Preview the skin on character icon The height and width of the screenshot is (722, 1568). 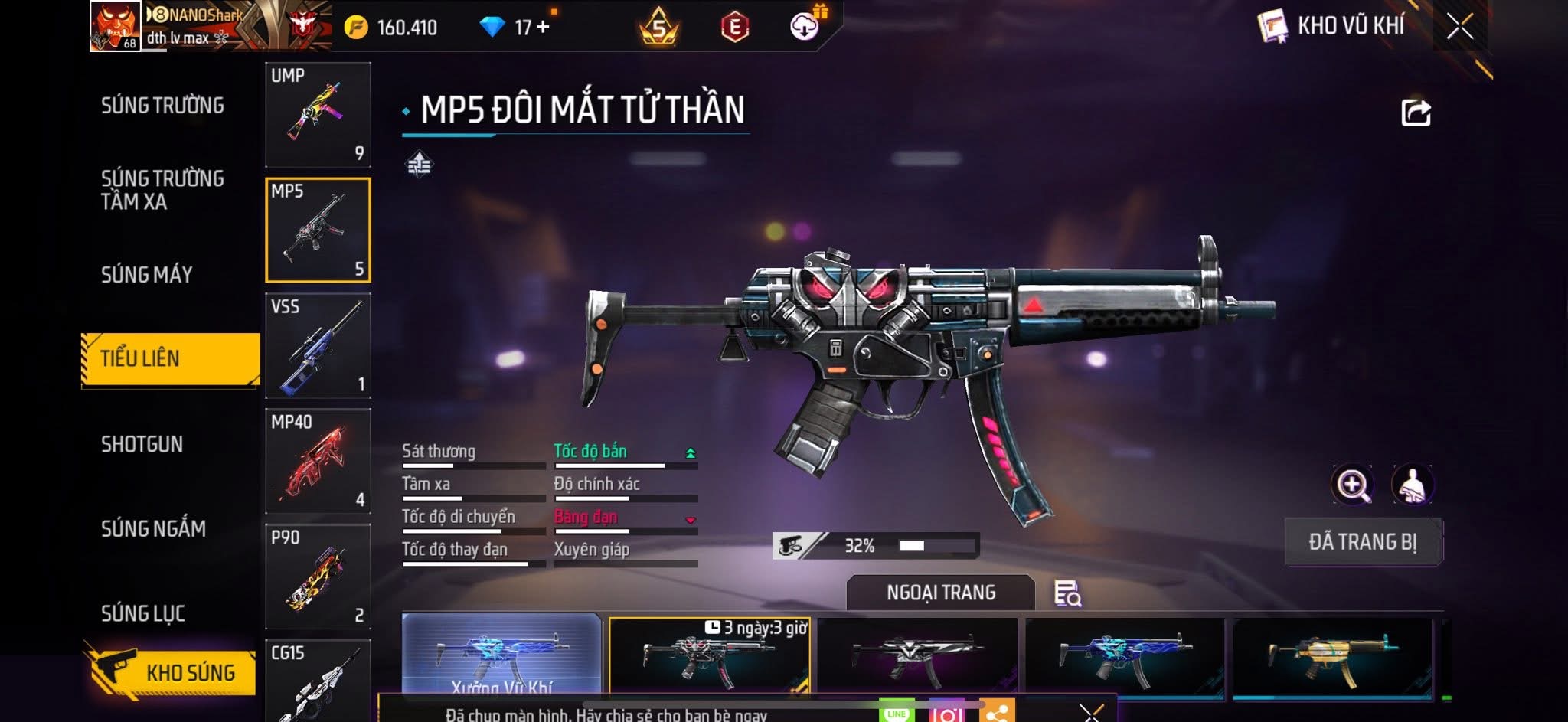tap(1412, 485)
